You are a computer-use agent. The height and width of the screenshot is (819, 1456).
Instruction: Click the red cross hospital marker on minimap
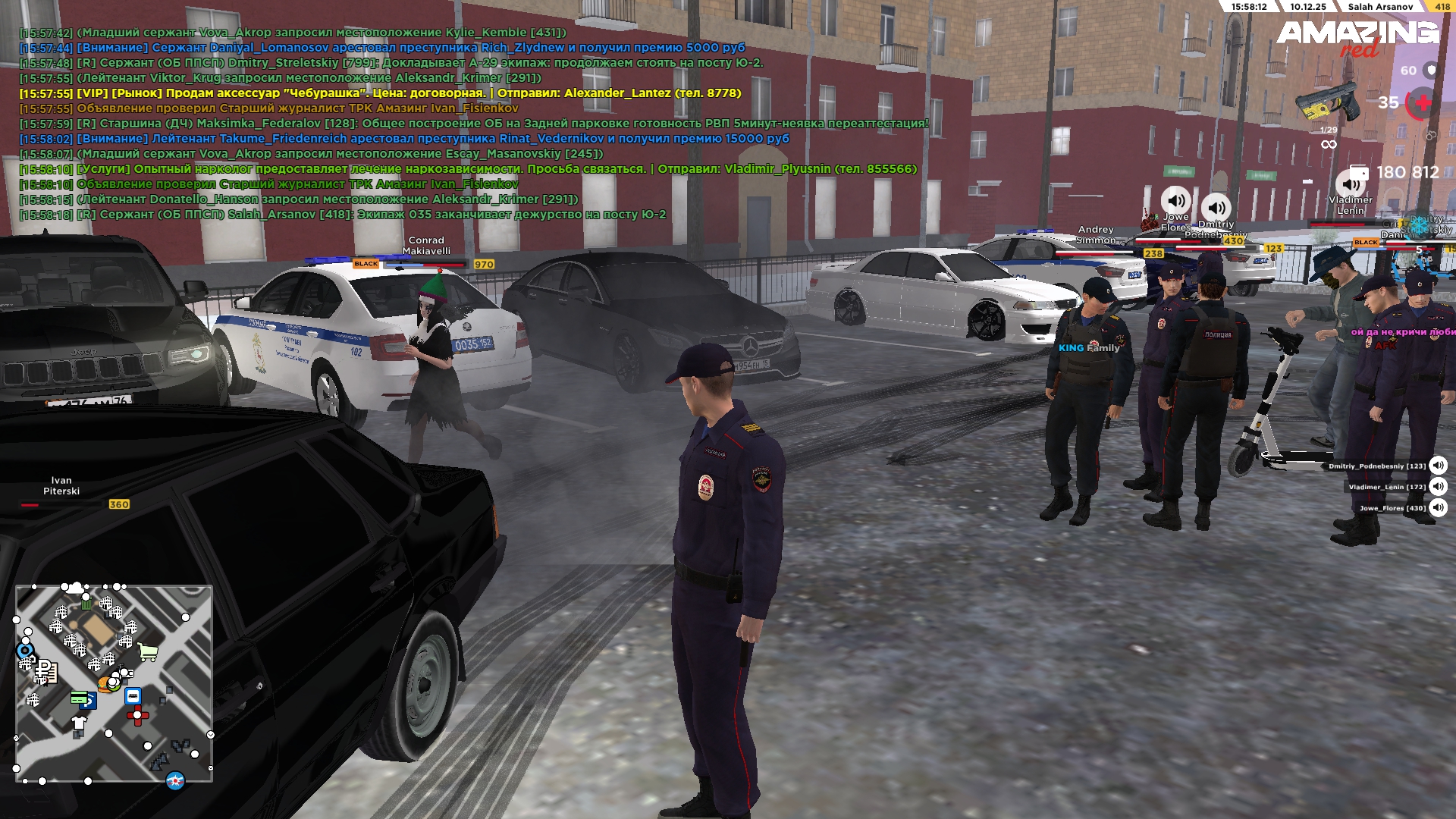click(137, 715)
